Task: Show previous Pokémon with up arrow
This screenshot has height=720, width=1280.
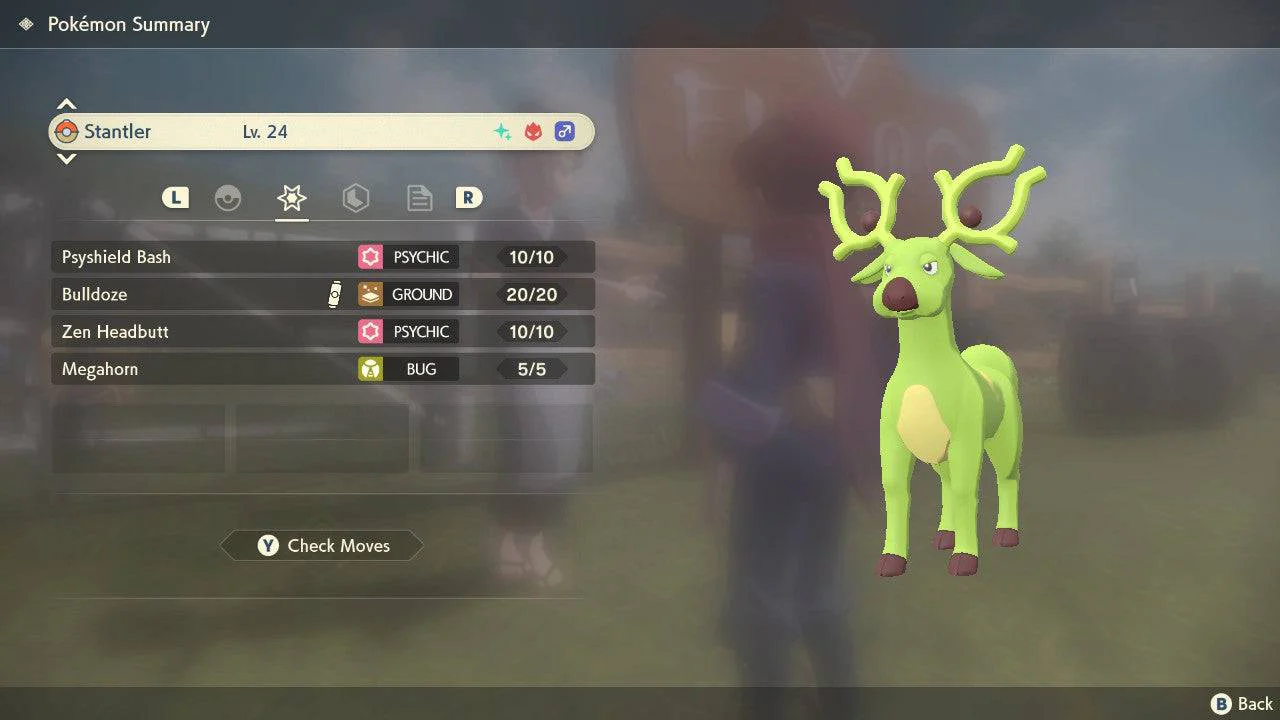Action: (x=66, y=104)
